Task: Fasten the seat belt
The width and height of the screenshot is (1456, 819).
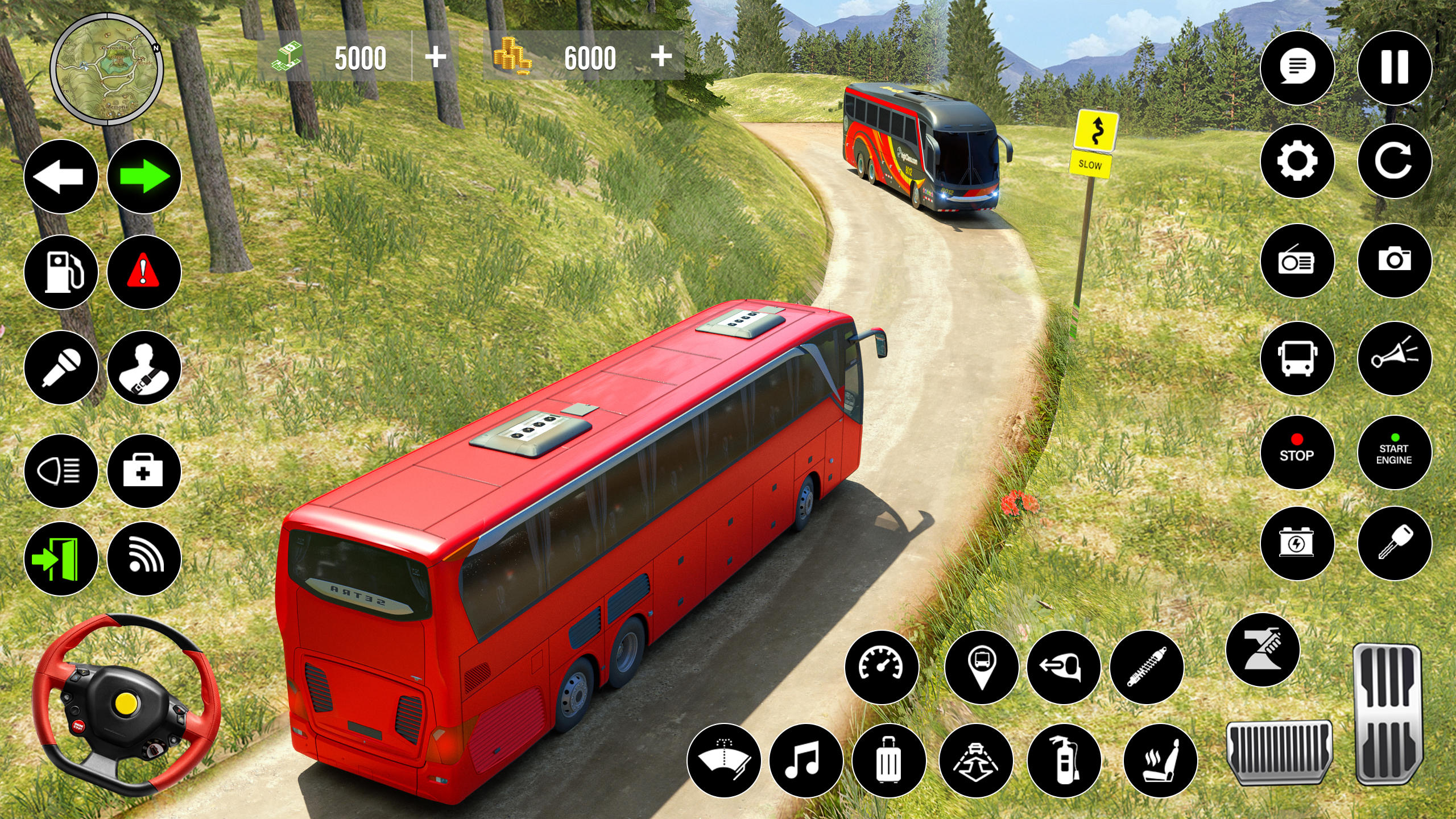Action: click(x=144, y=367)
